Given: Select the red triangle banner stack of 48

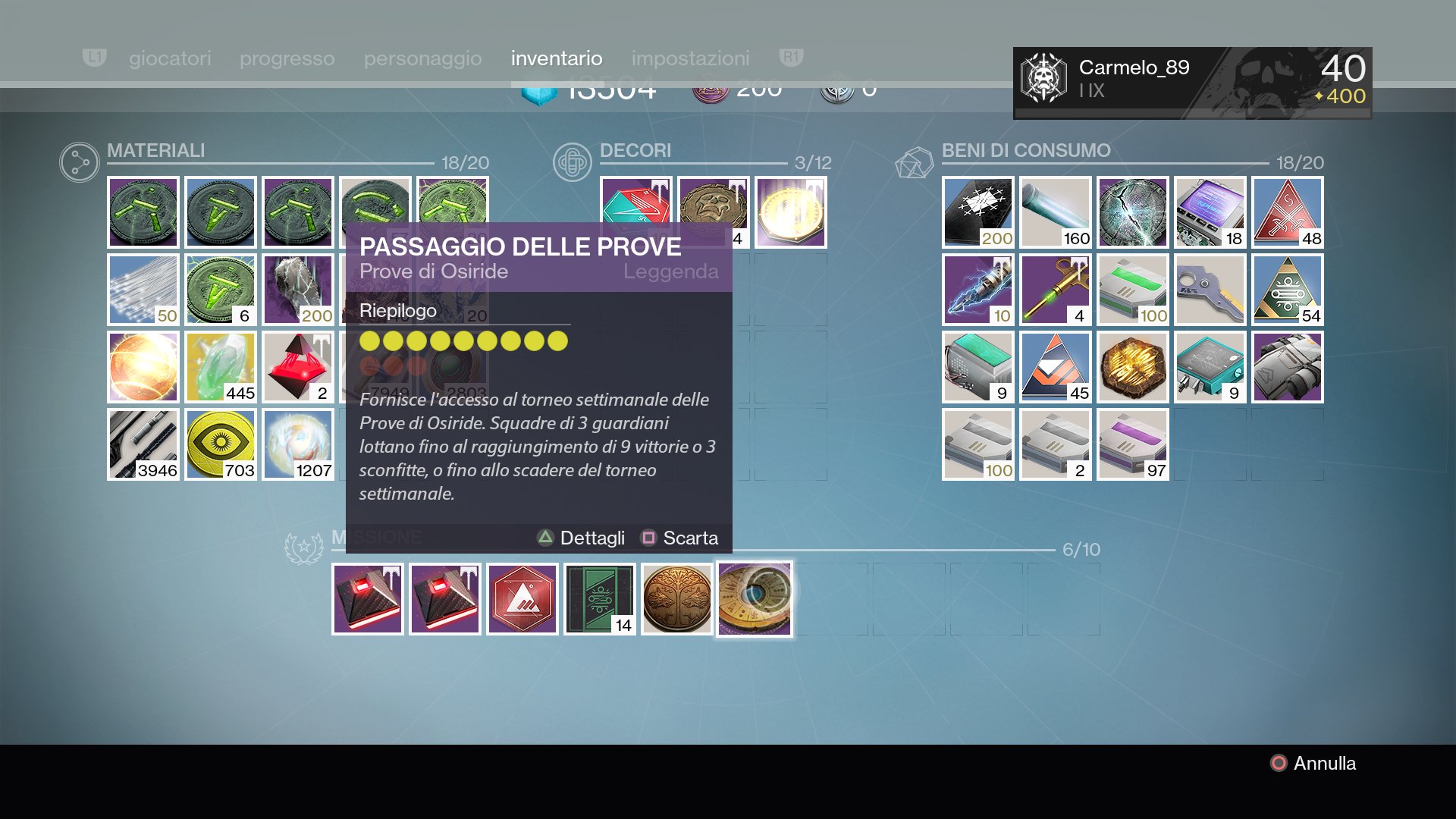Looking at the screenshot, I should point(1288,212).
